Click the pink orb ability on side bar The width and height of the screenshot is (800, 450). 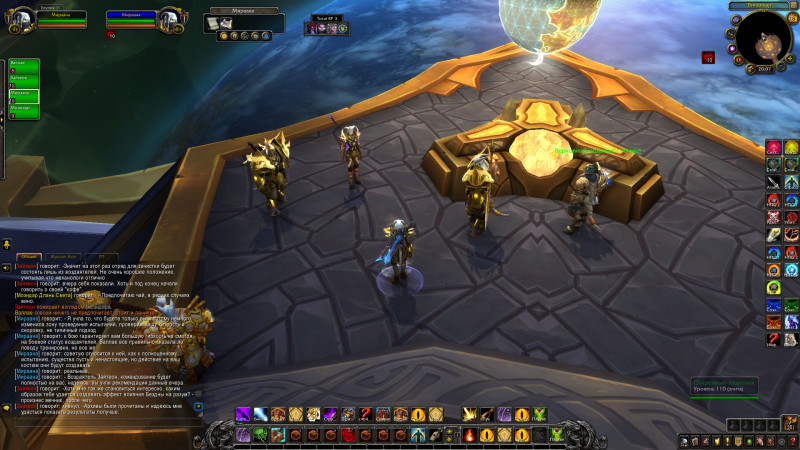pyautogui.click(x=773, y=147)
